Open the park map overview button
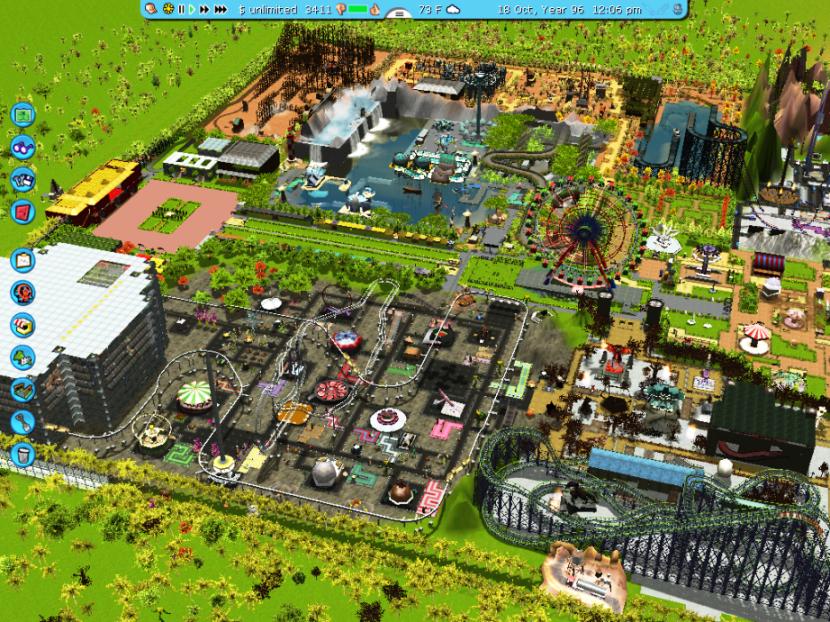This screenshot has height=622, width=830. point(22,114)
